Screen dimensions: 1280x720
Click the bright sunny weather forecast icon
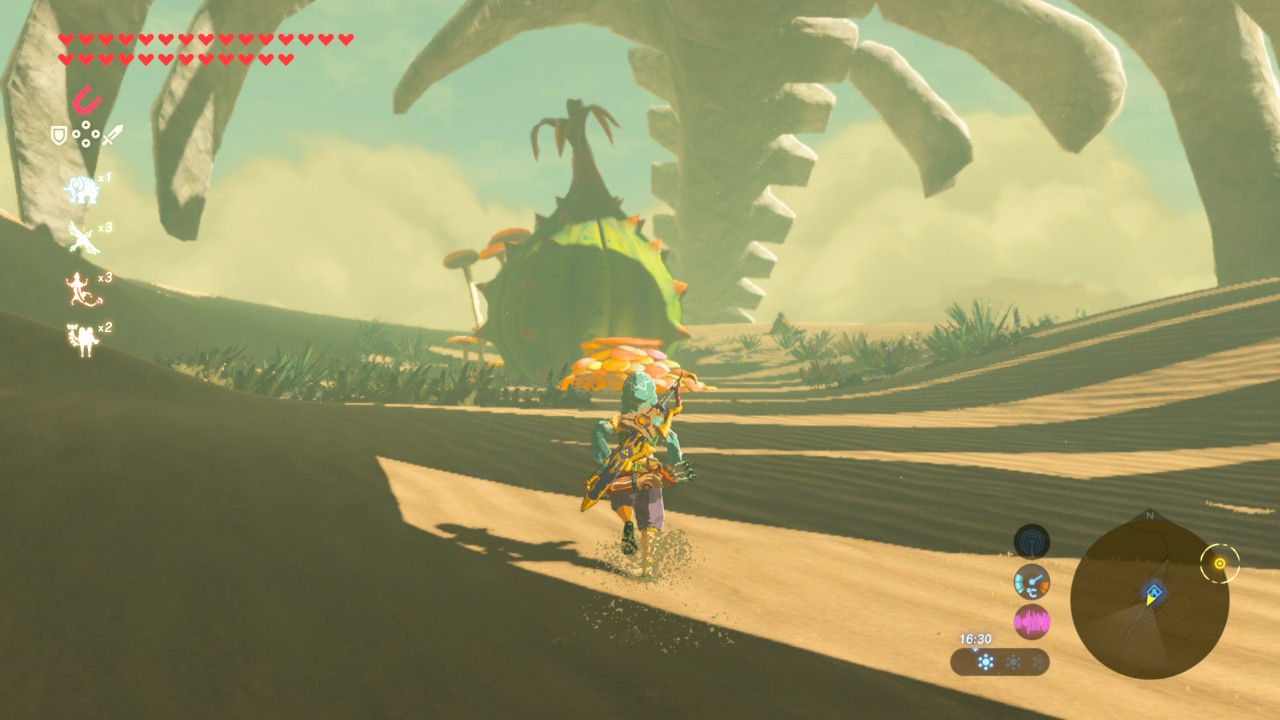point(986,662)
